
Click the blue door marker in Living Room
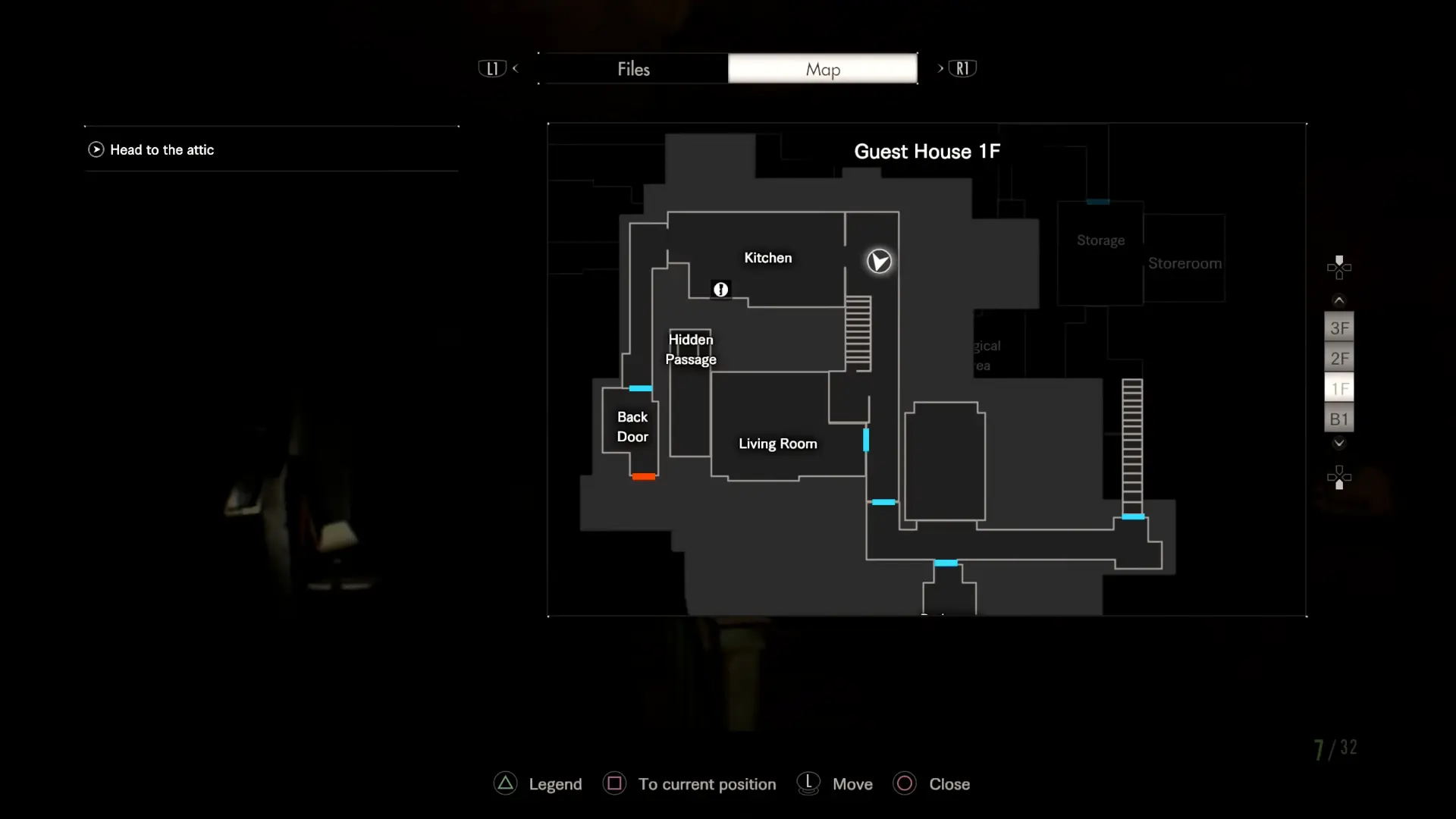(866, 440)
